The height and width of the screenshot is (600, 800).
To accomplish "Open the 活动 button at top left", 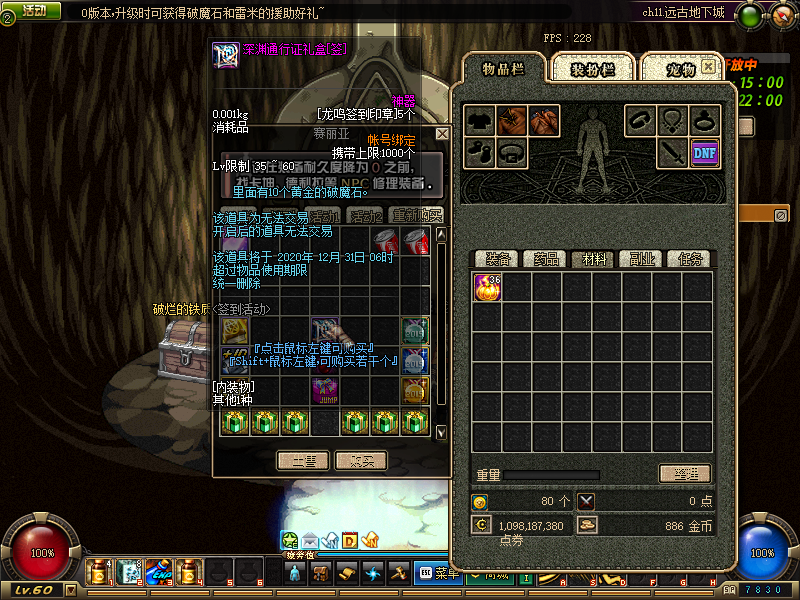I will click(x=34, y=10).
